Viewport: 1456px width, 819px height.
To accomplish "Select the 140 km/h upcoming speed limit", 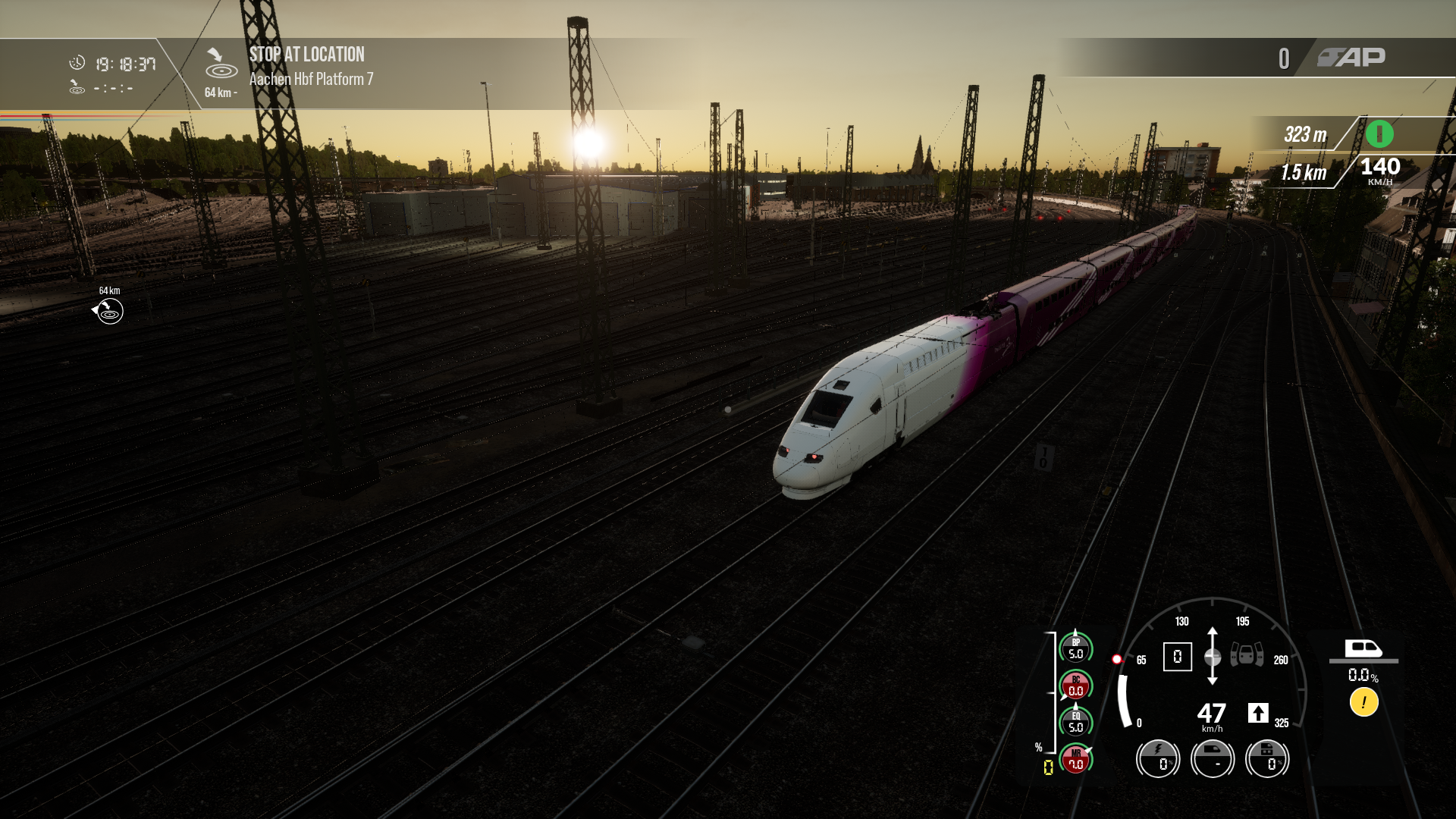I will point(1379,170).
